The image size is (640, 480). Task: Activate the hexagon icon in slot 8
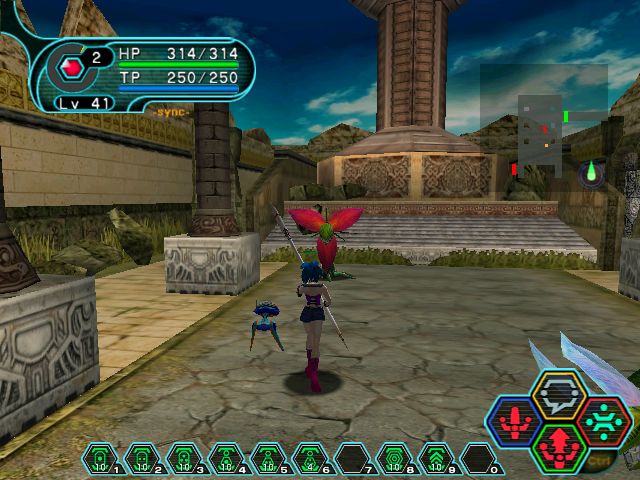[x=395, y=459]
